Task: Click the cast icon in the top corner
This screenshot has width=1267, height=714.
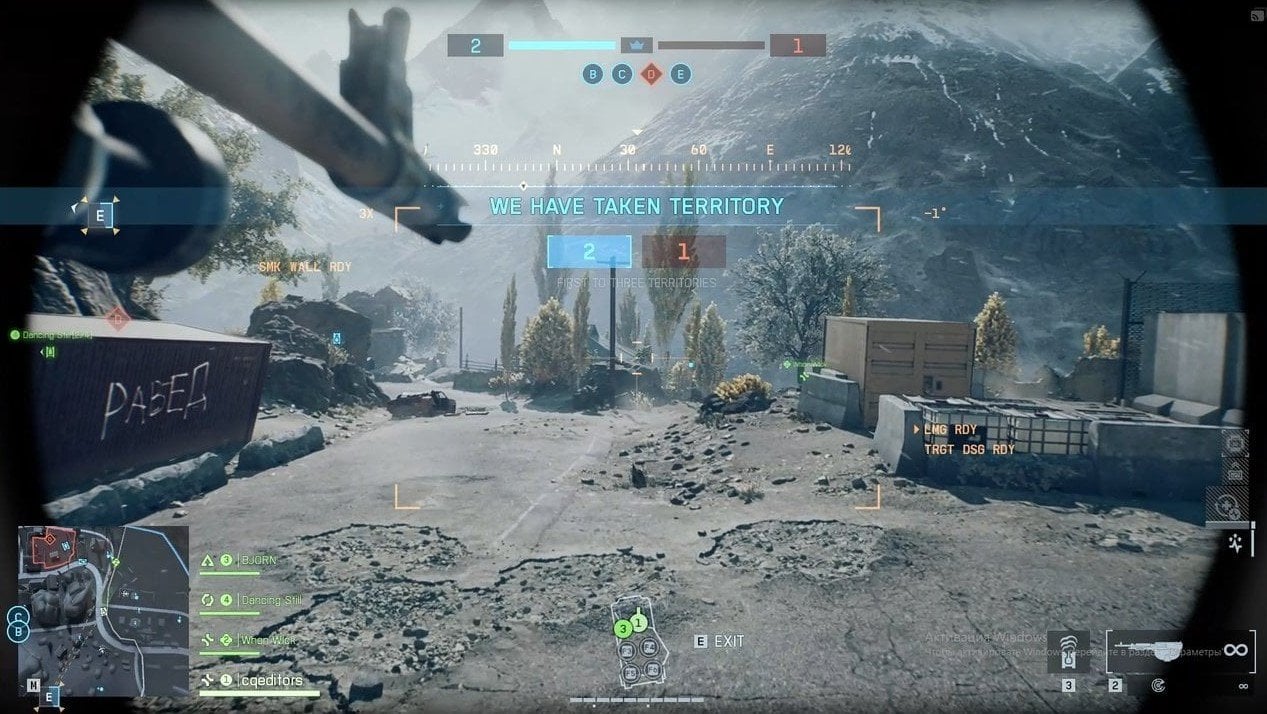Action: tap(1256, 15)
